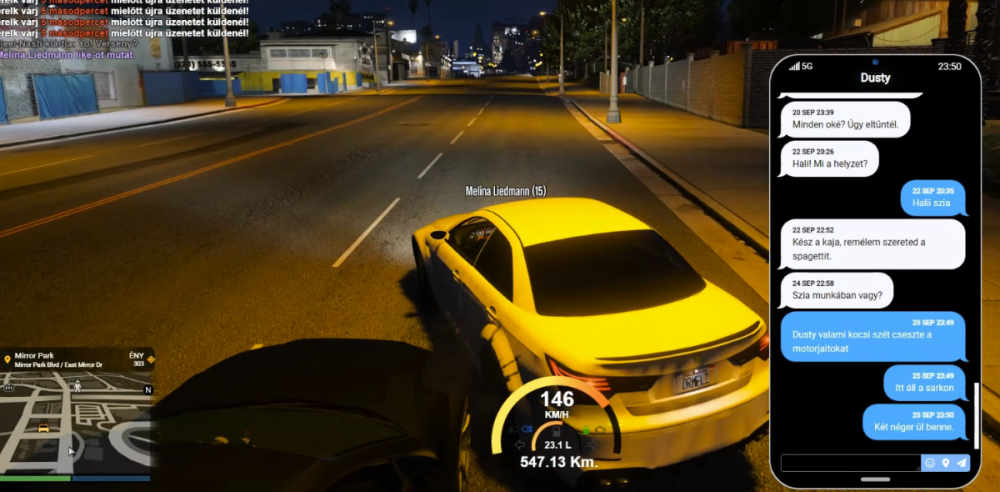The width and height of the screenshot is (1000, 492).
Task: Send the message with the paper plane button
Action: click(x=962, y=463)
